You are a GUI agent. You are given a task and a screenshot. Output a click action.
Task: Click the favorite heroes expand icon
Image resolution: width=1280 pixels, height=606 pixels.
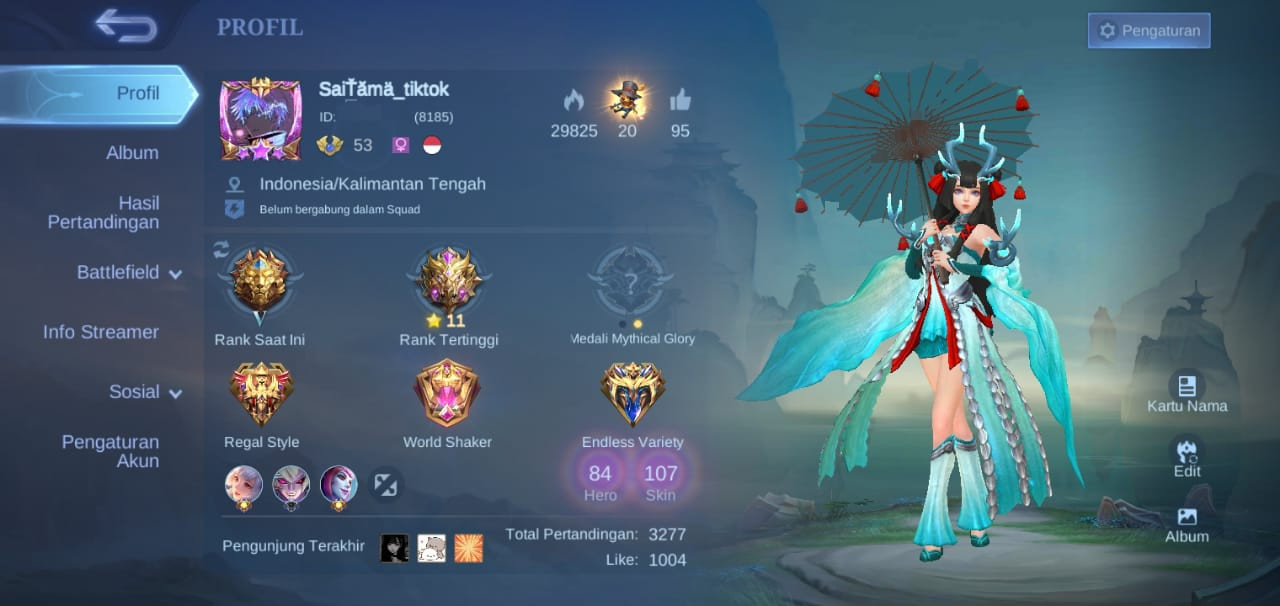point(386,485)
